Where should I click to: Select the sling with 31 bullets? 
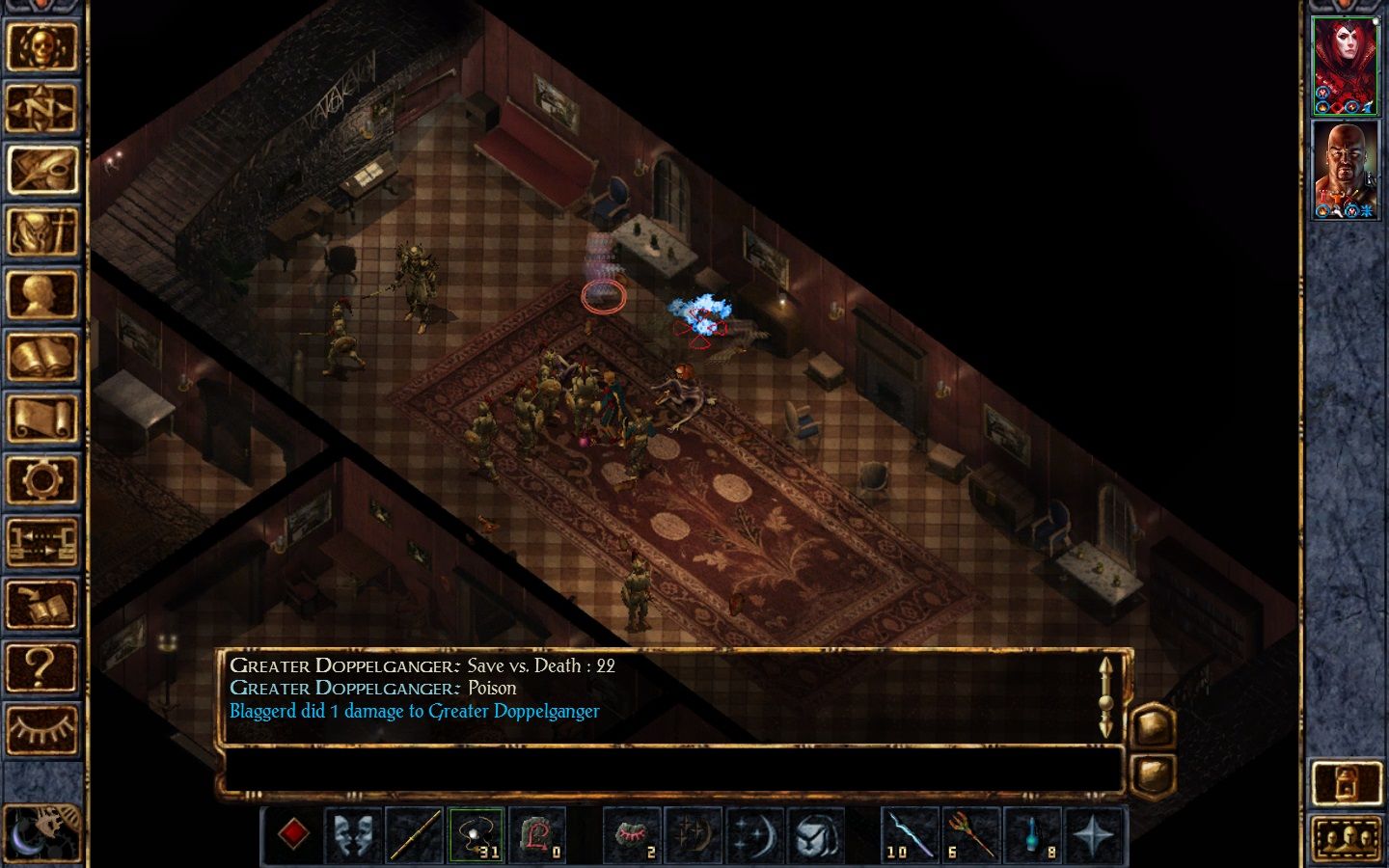476,834
